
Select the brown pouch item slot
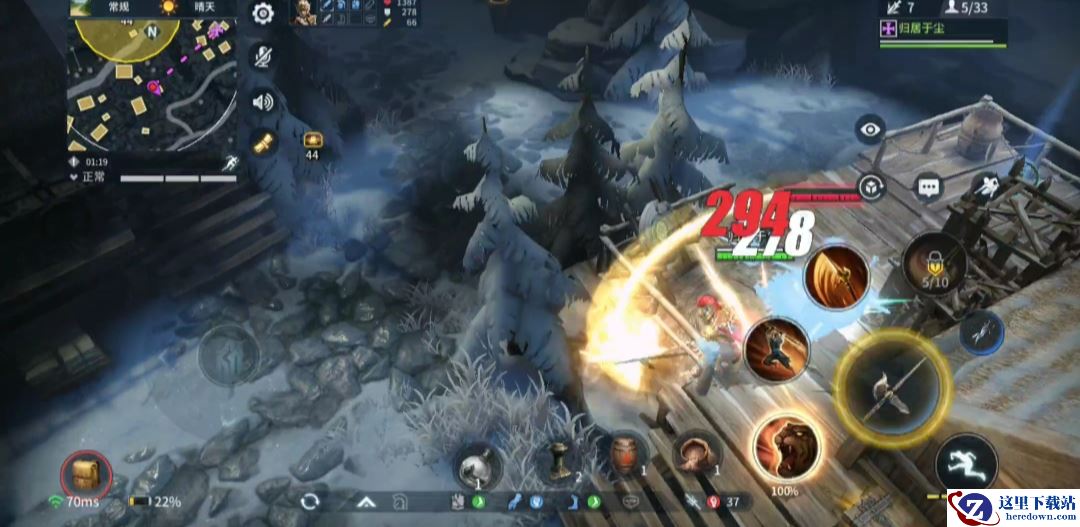[x=697, y=455]
